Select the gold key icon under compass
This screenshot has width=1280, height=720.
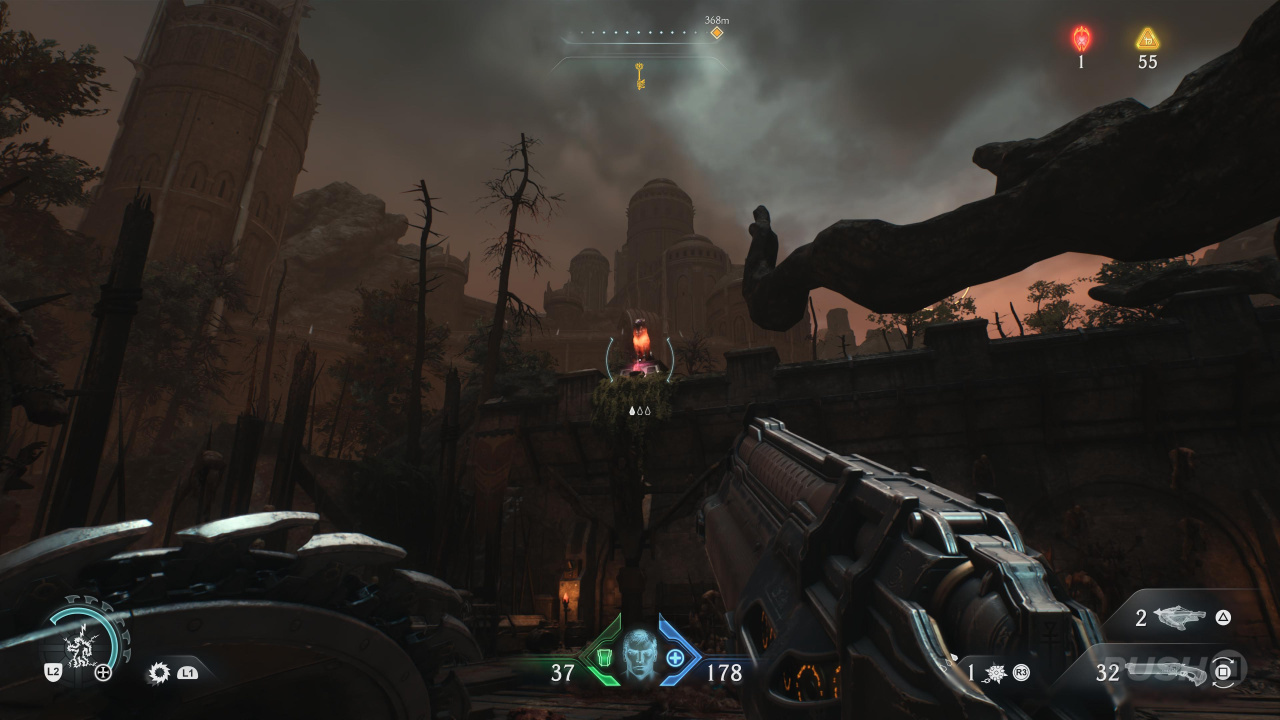tap(640, 75)
